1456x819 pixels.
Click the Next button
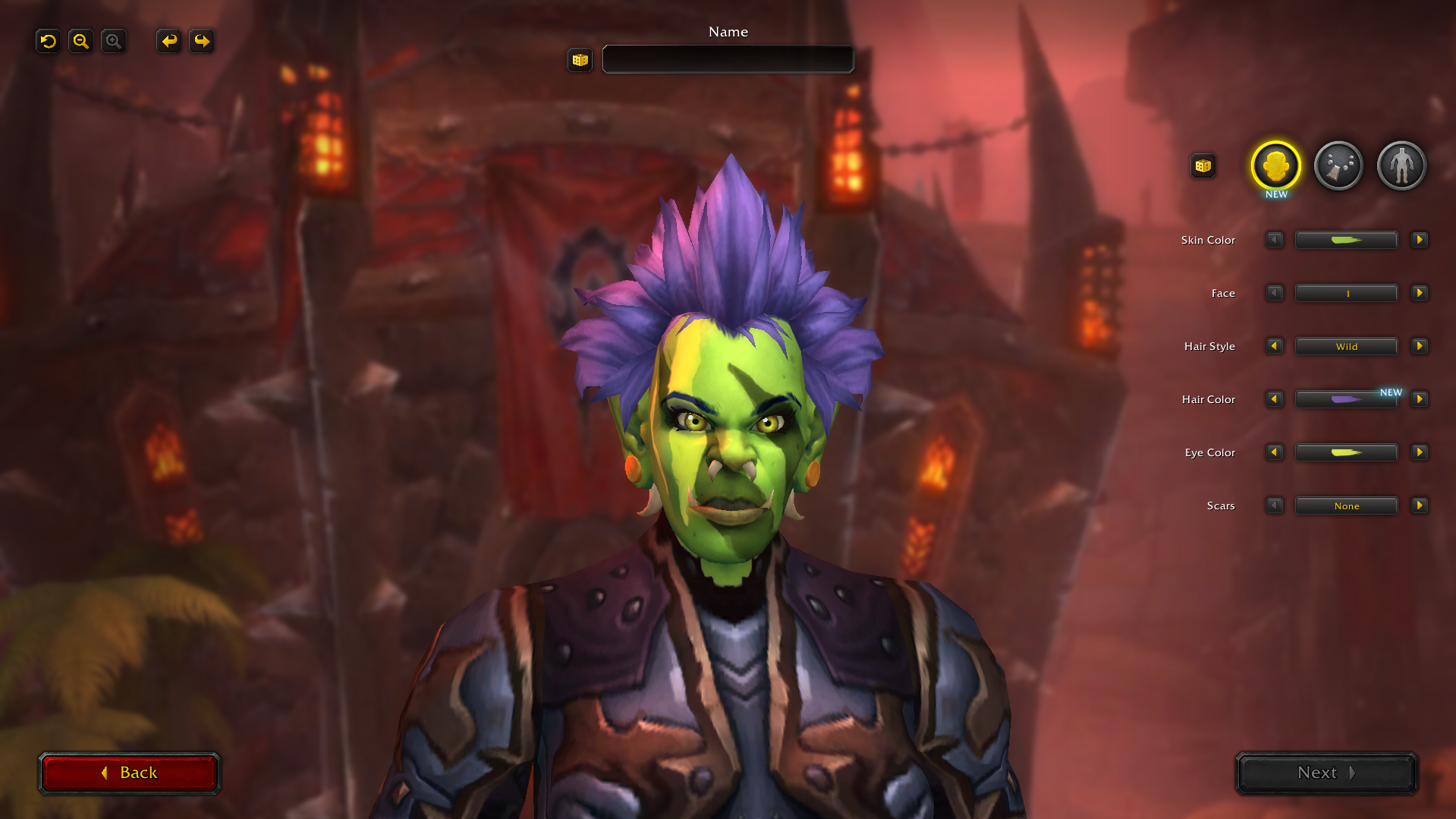[x=1325, y=773]
